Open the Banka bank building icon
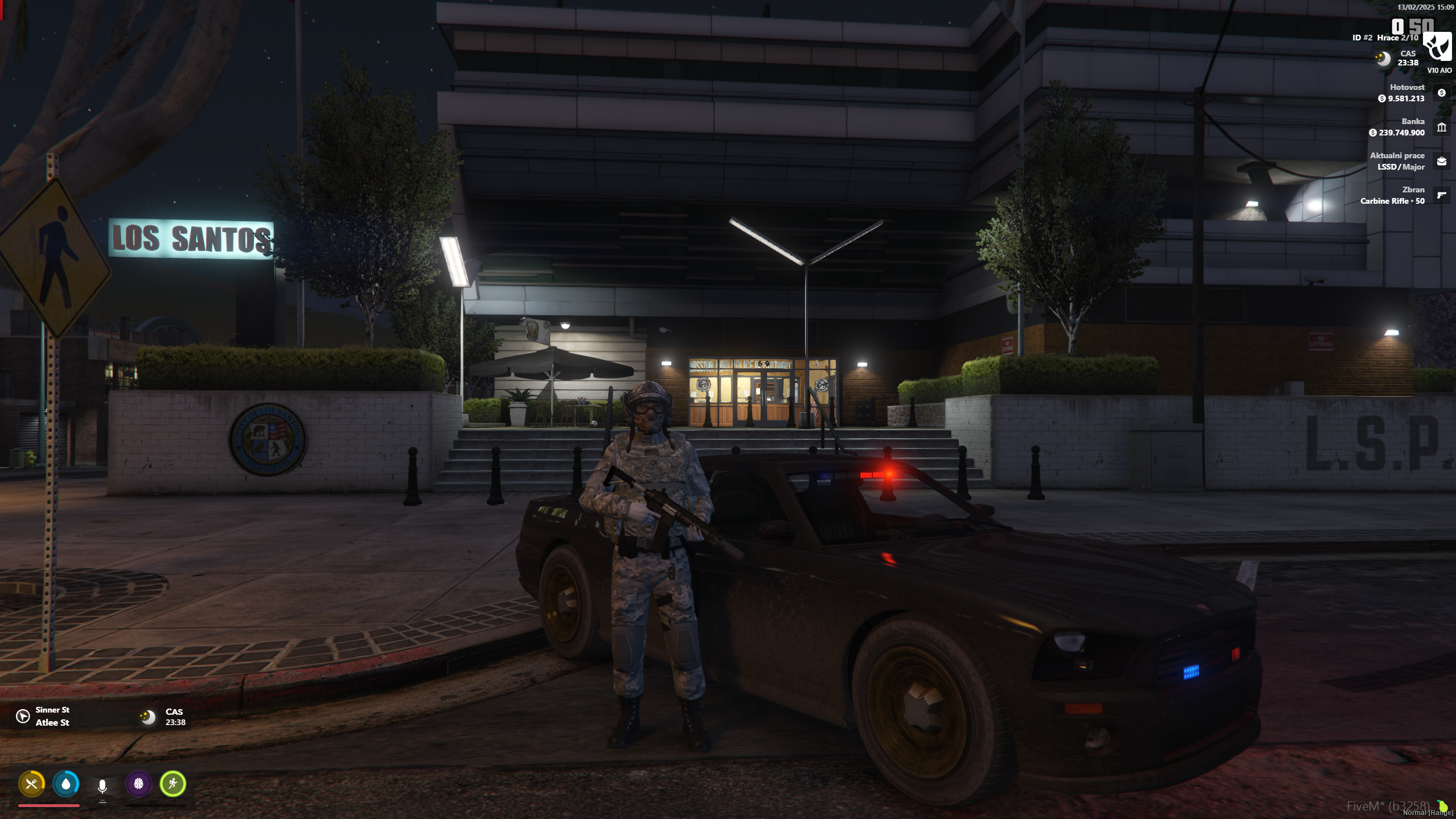The width and height of the screenshot is (1456, 819). pos(1441,127)
